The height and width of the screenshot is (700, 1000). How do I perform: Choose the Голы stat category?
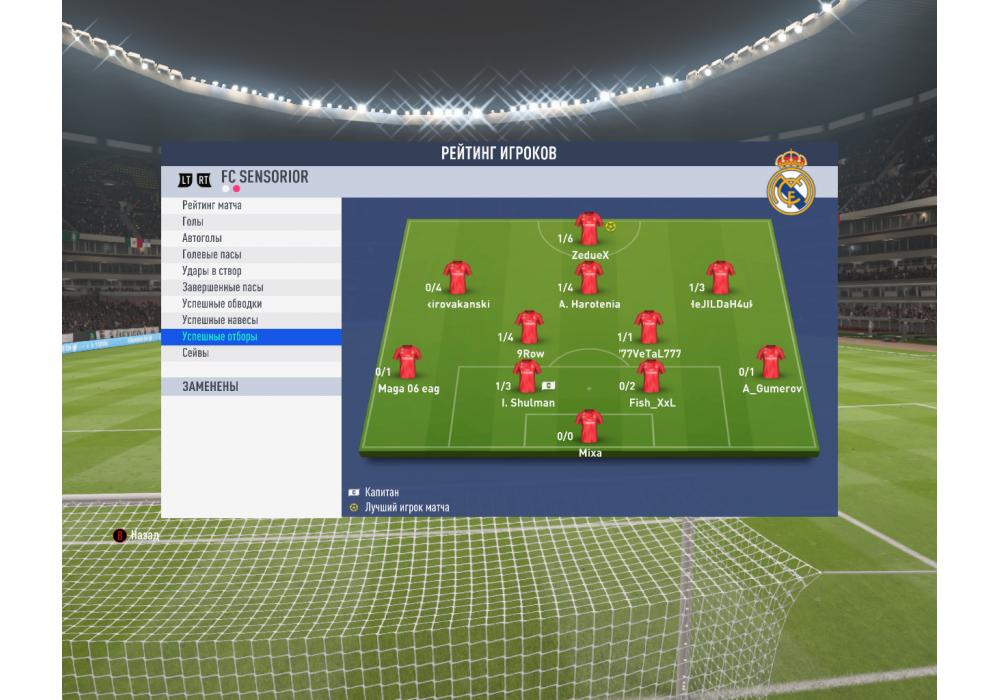pos(193,222)
